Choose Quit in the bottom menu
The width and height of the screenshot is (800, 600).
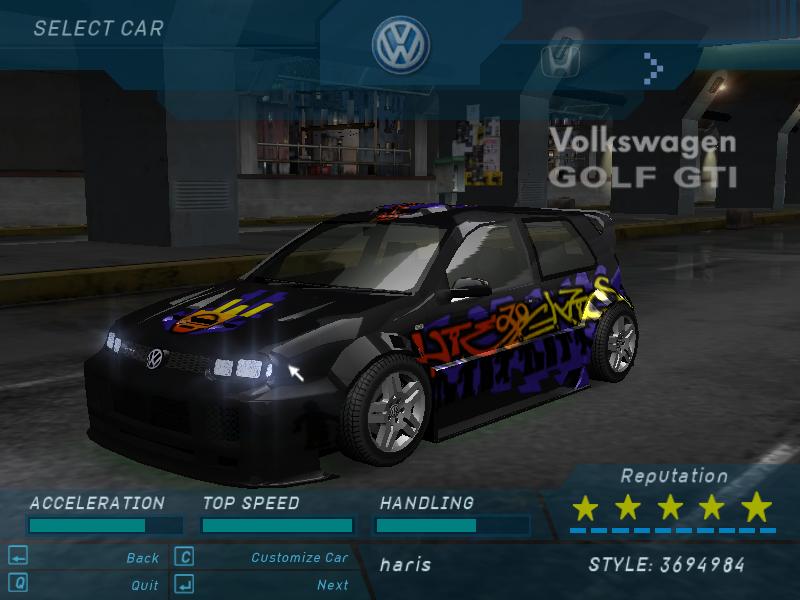144,585
